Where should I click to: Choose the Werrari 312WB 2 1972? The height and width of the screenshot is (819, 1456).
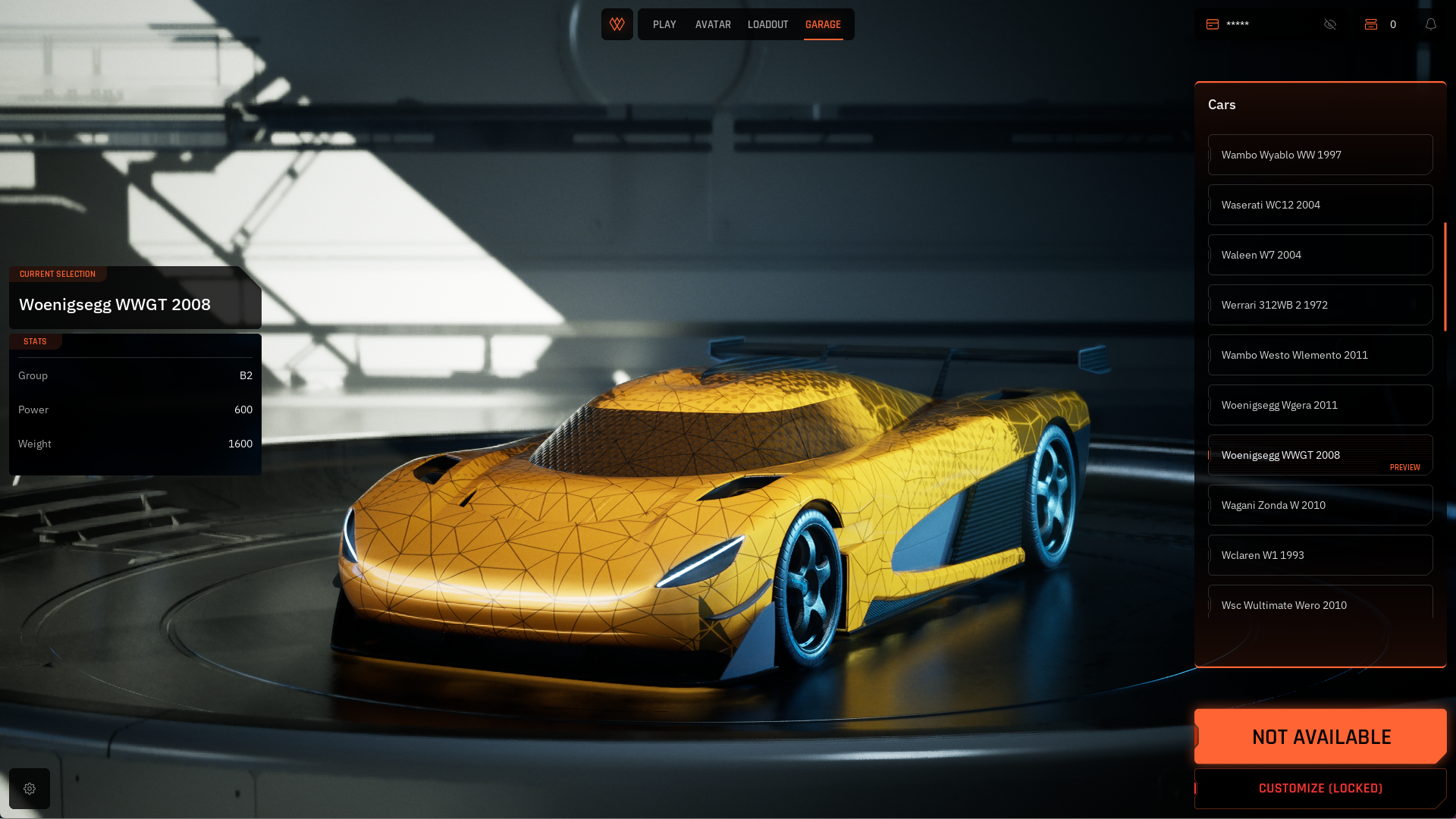coord(1319,305)
